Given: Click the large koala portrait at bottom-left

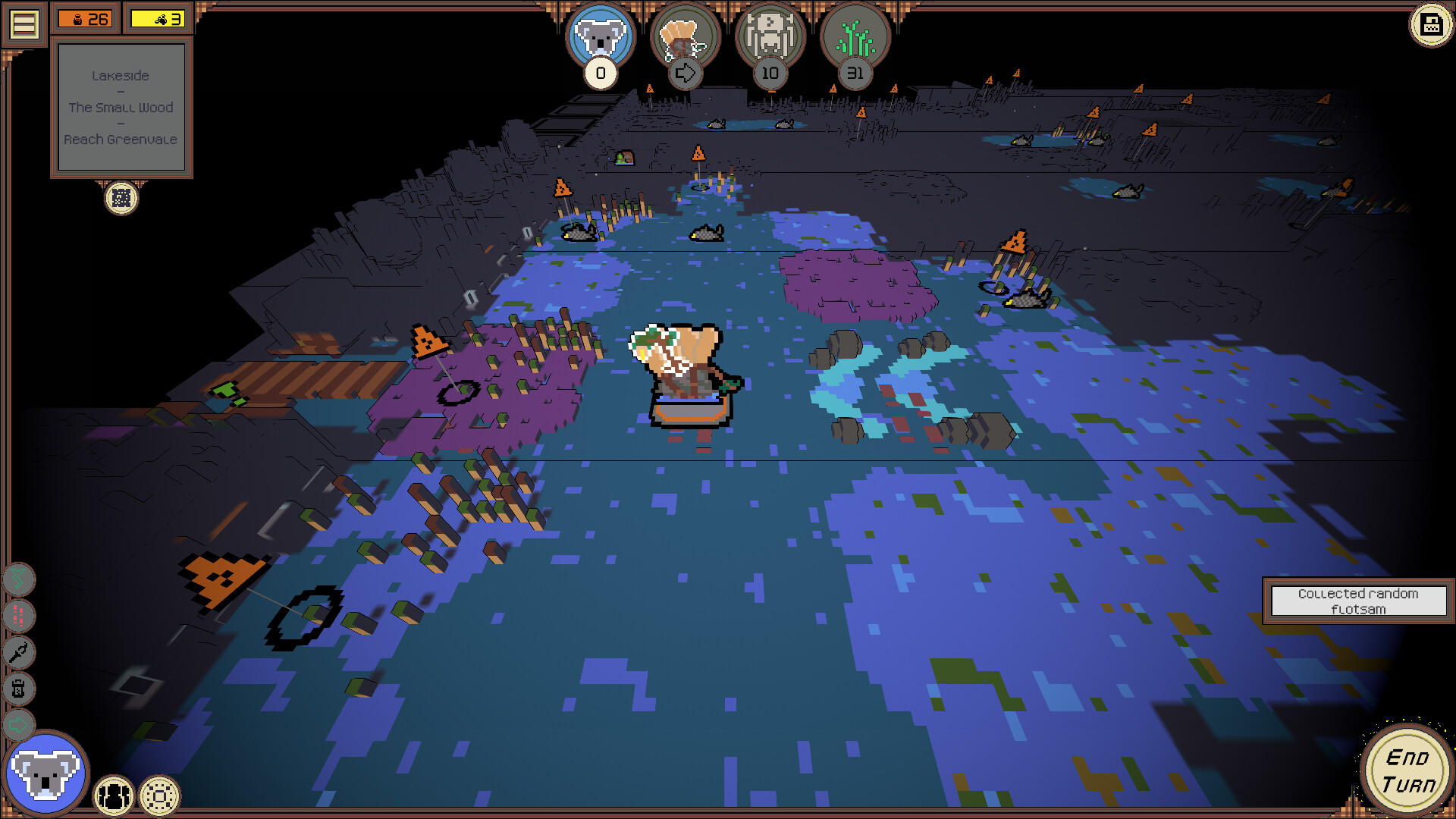Looking at the screenshot, I should point(47,773).
